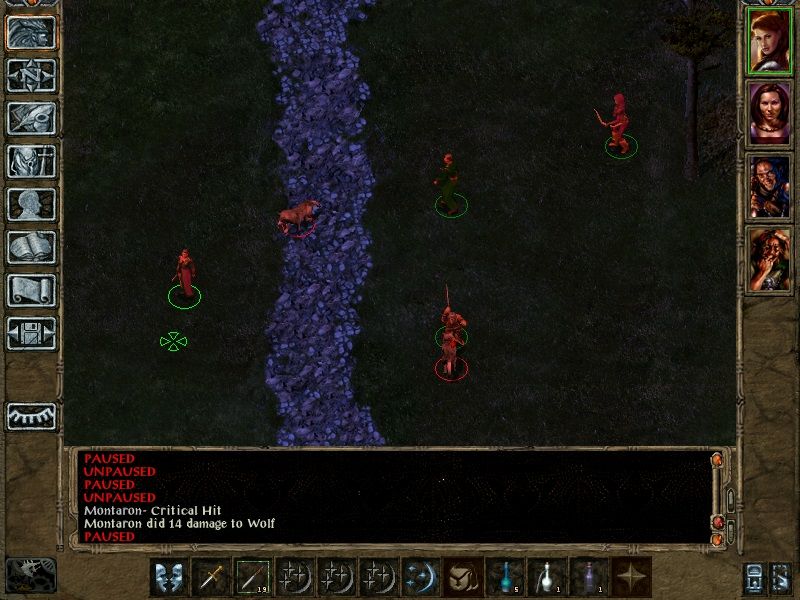Show the character record sheet
800x600 pixels.
pos(32,204)
